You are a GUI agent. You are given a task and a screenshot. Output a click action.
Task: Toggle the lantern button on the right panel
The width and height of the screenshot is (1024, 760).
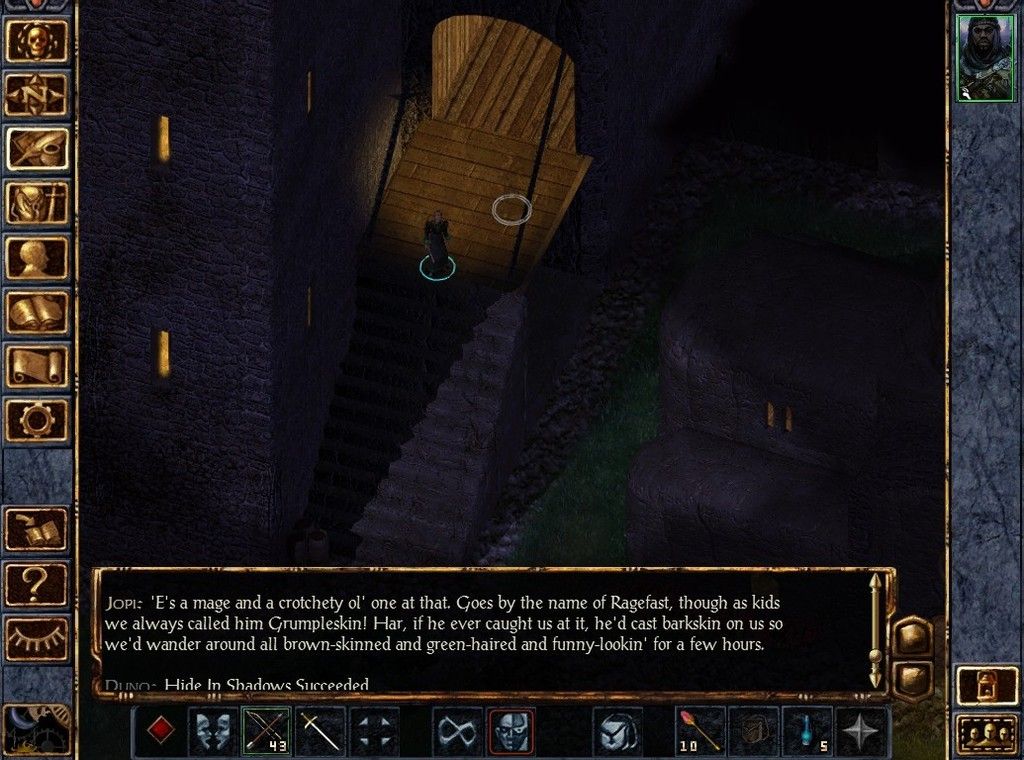coord(986,686)
